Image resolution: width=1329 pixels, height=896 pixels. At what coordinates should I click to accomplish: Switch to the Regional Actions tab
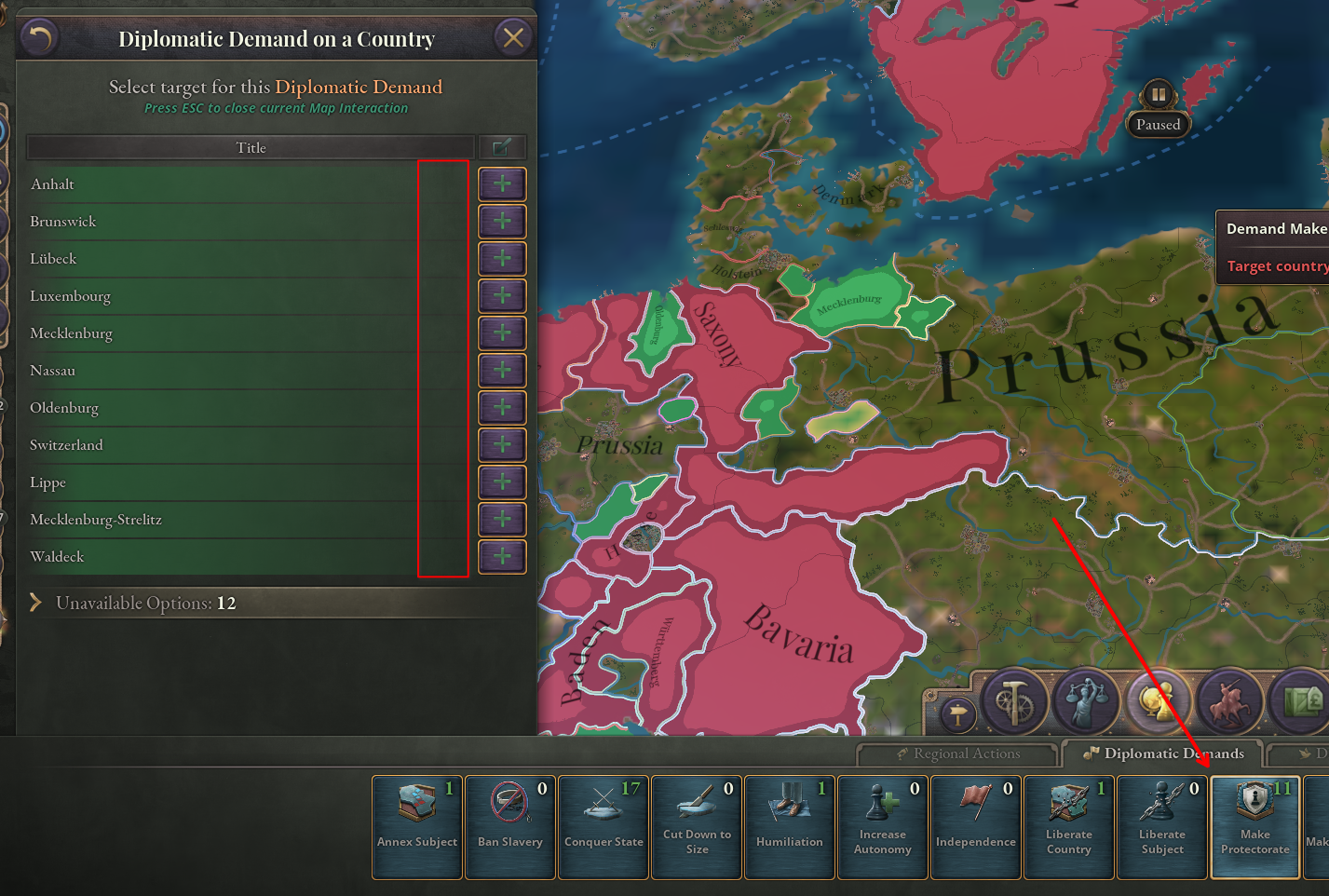tap(958, 753)
